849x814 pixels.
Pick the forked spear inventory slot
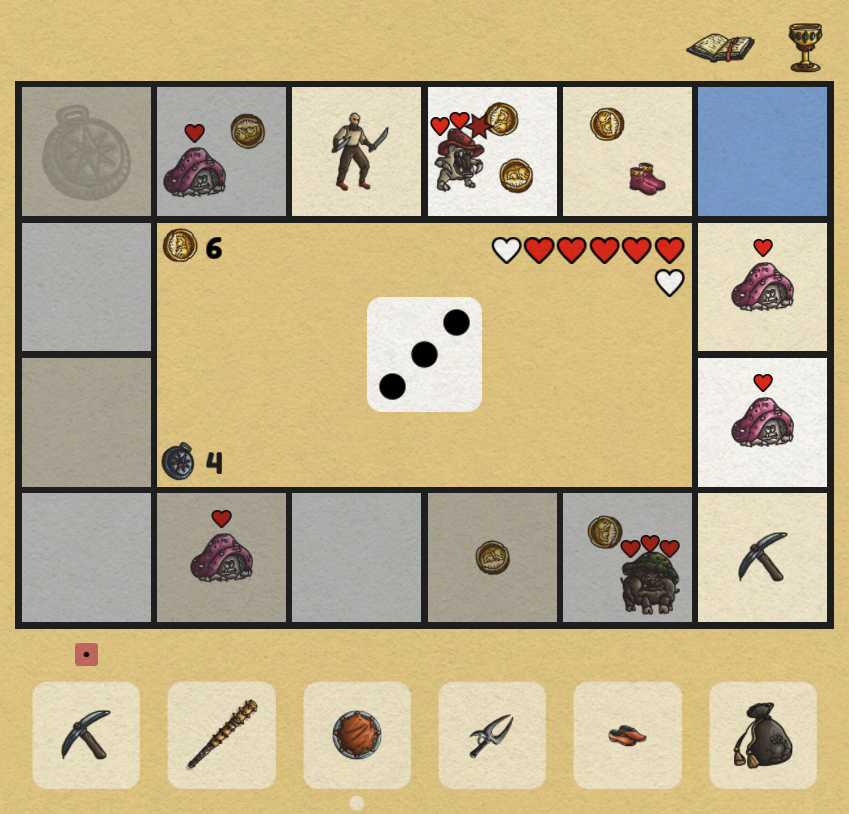492,735
